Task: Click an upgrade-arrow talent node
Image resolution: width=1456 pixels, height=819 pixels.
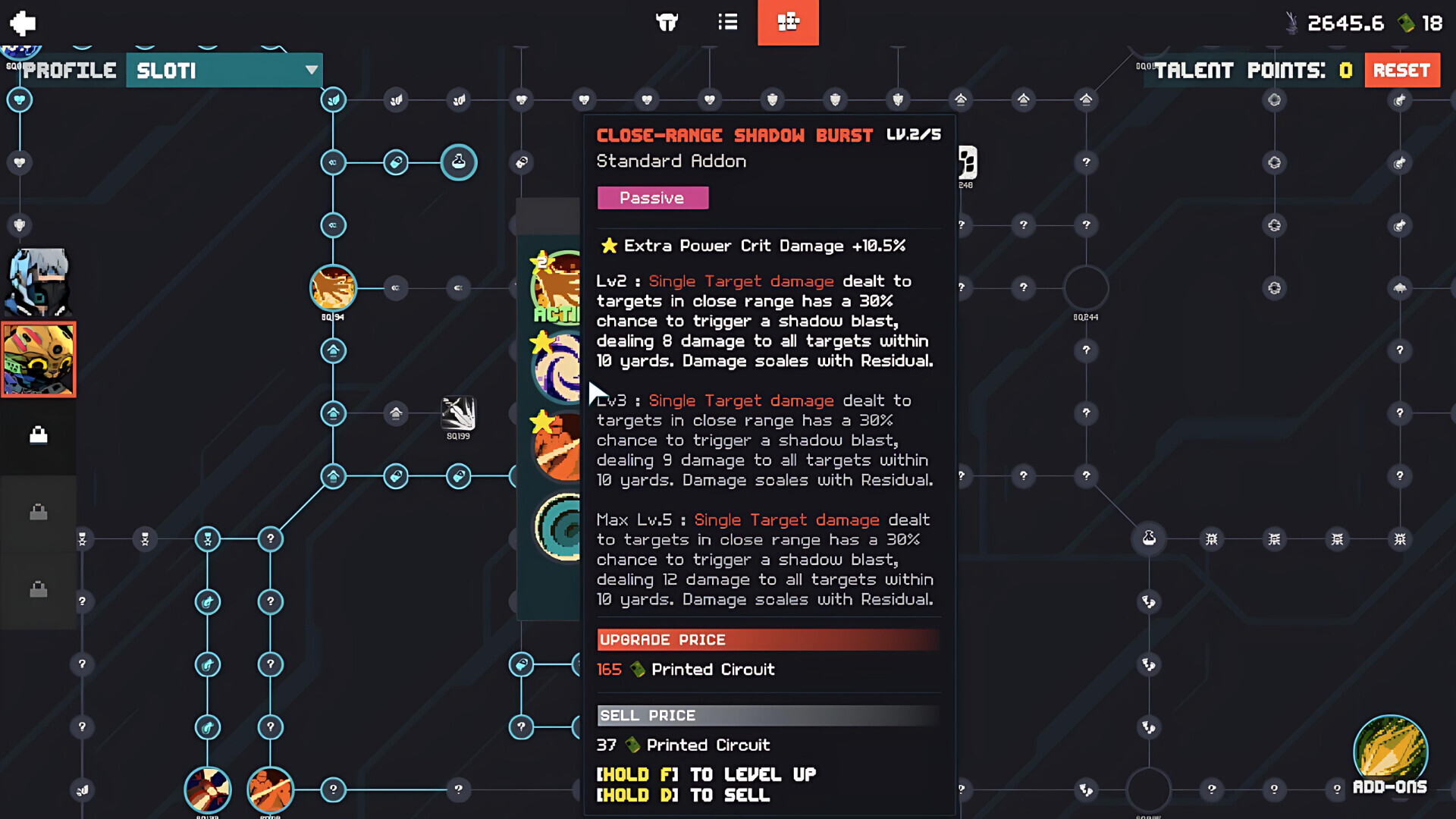Action: click(333, 350)
